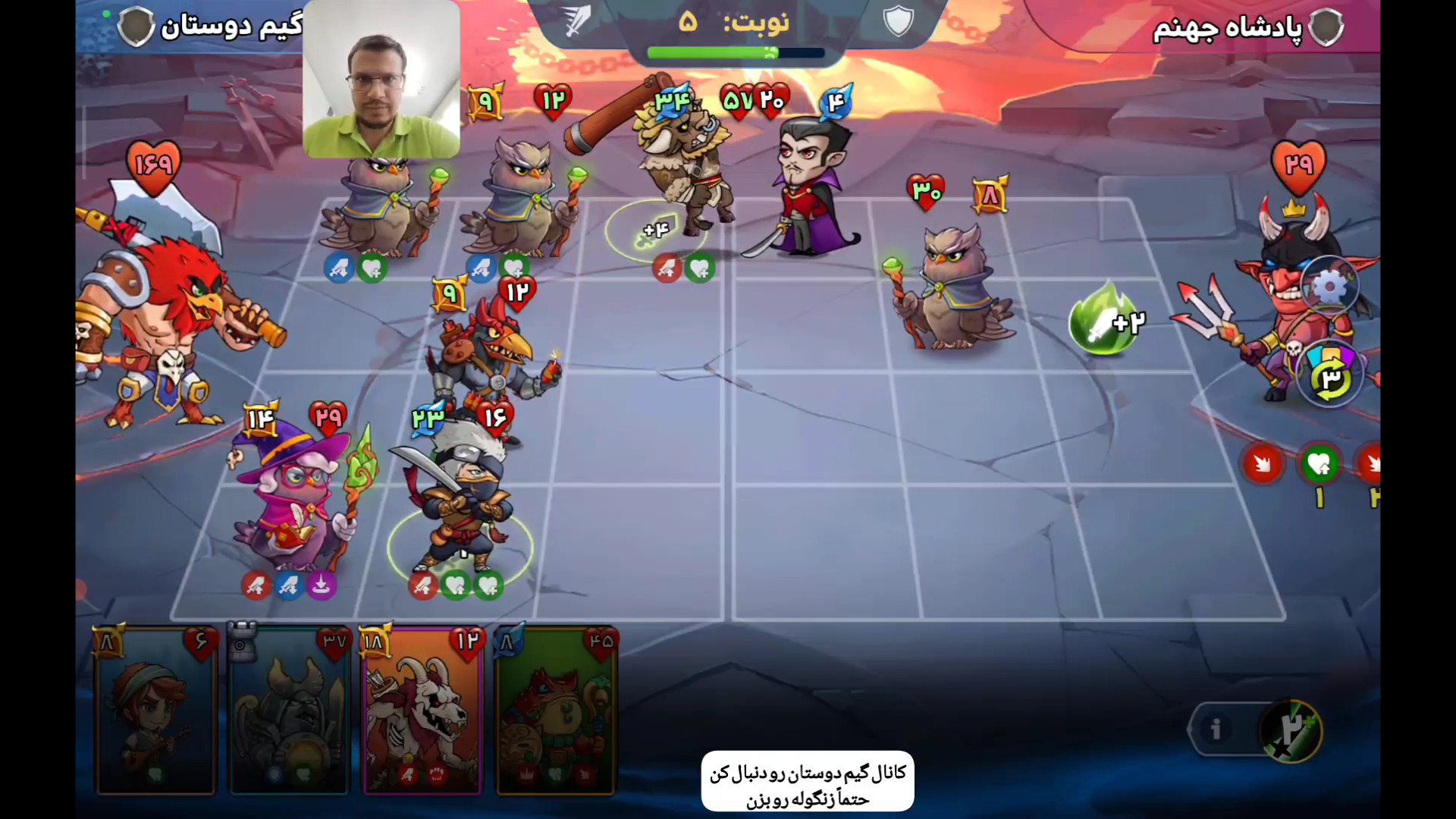The image size is (1456, 819).
Task: Select the bard boy card with lute
Action: [x=155, y=711]
